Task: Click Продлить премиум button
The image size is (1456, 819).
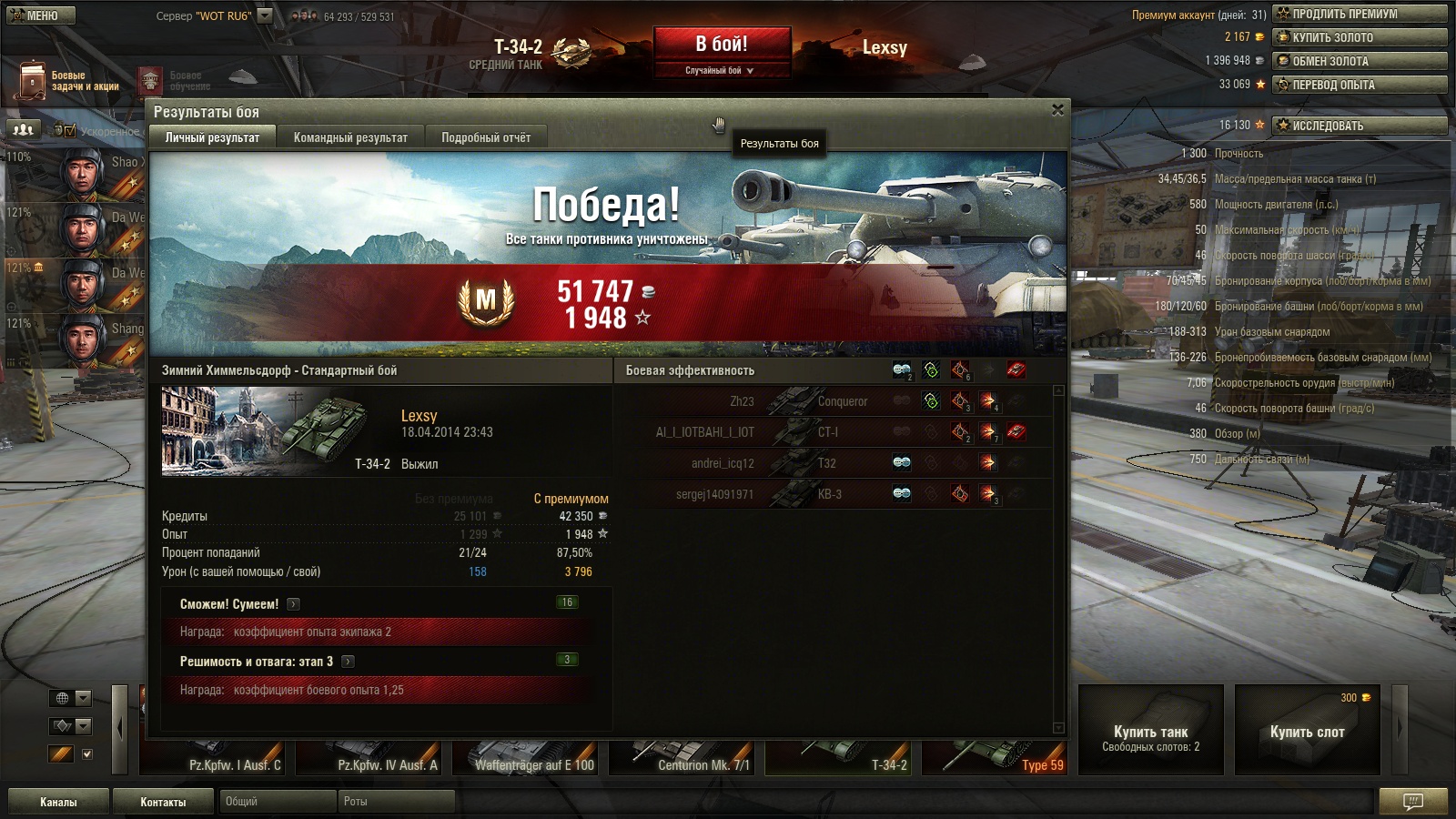Action: pos(1360,14)
